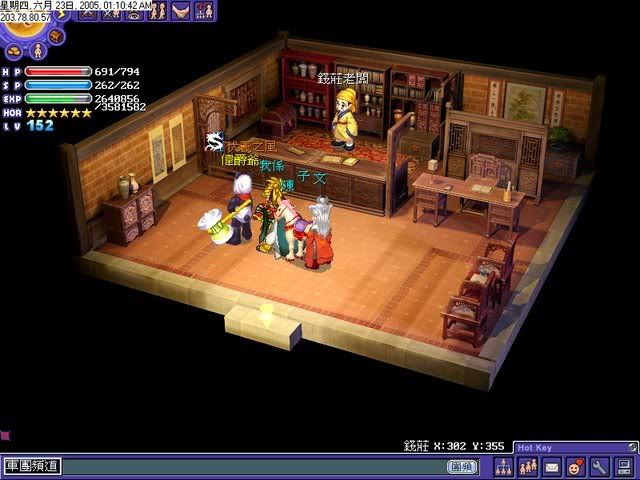640x480 pixels.
Task: Open the smiley face with heart icon
Action: (x=576, y=466)
